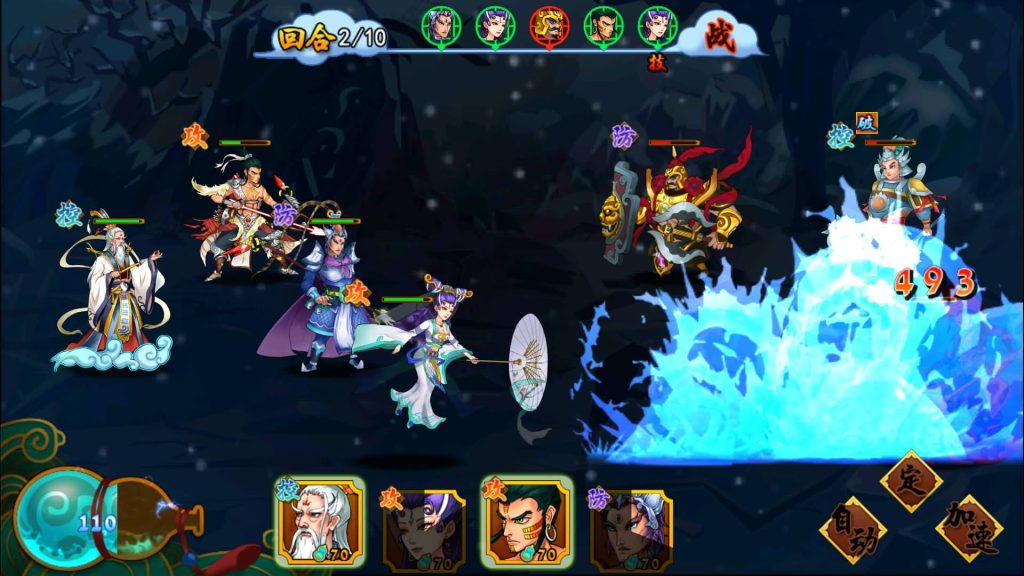
Task: Select the silver-helmeted general turn-order portrait
Action: coord(440,26)
